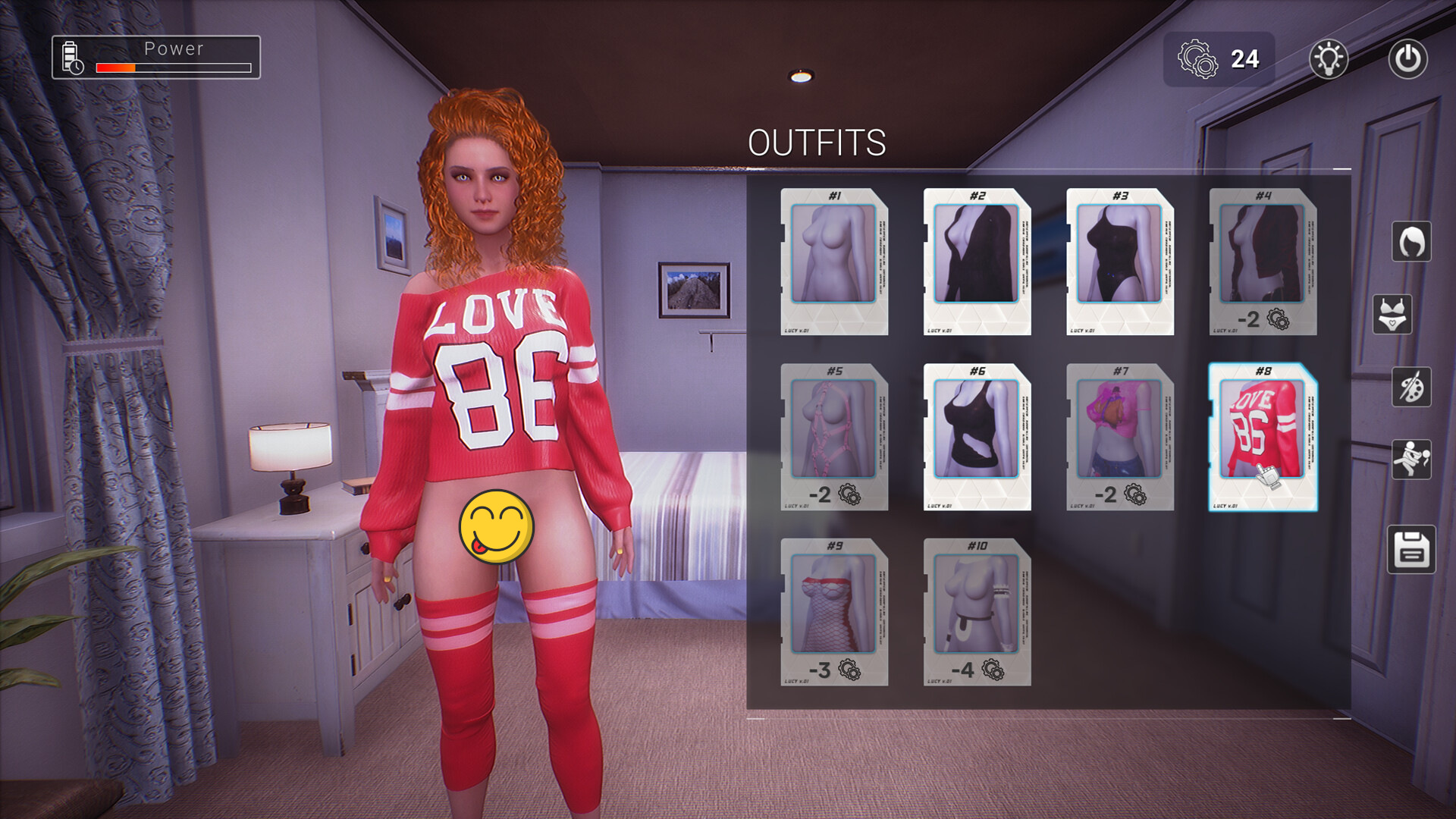Pick outfit card #6 black top

tap(977, 436)
